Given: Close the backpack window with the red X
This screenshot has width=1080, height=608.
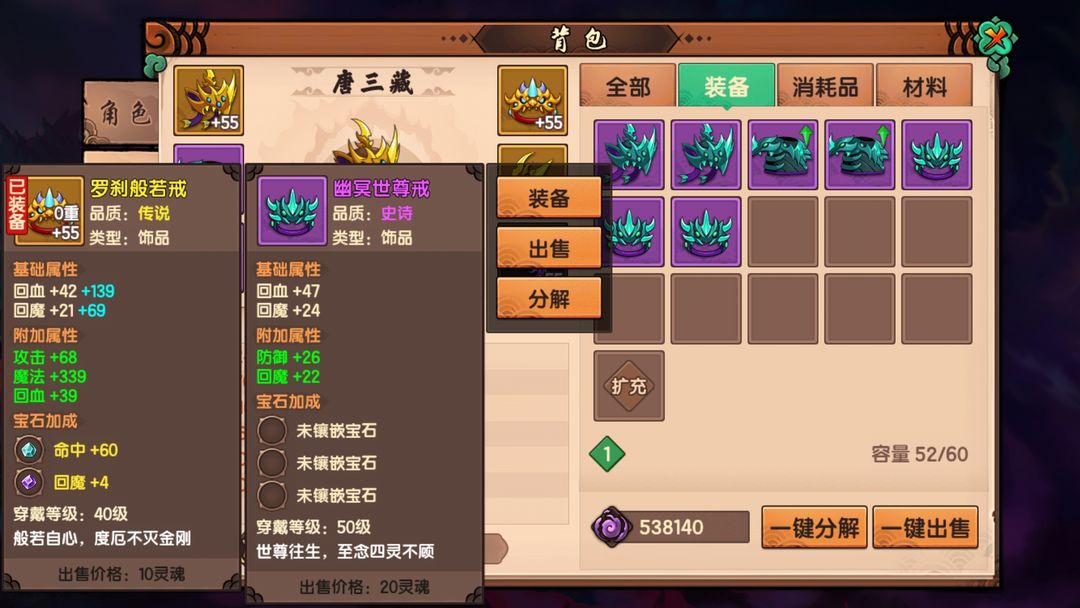Looking at the screenshot, I should pos(995,41).
